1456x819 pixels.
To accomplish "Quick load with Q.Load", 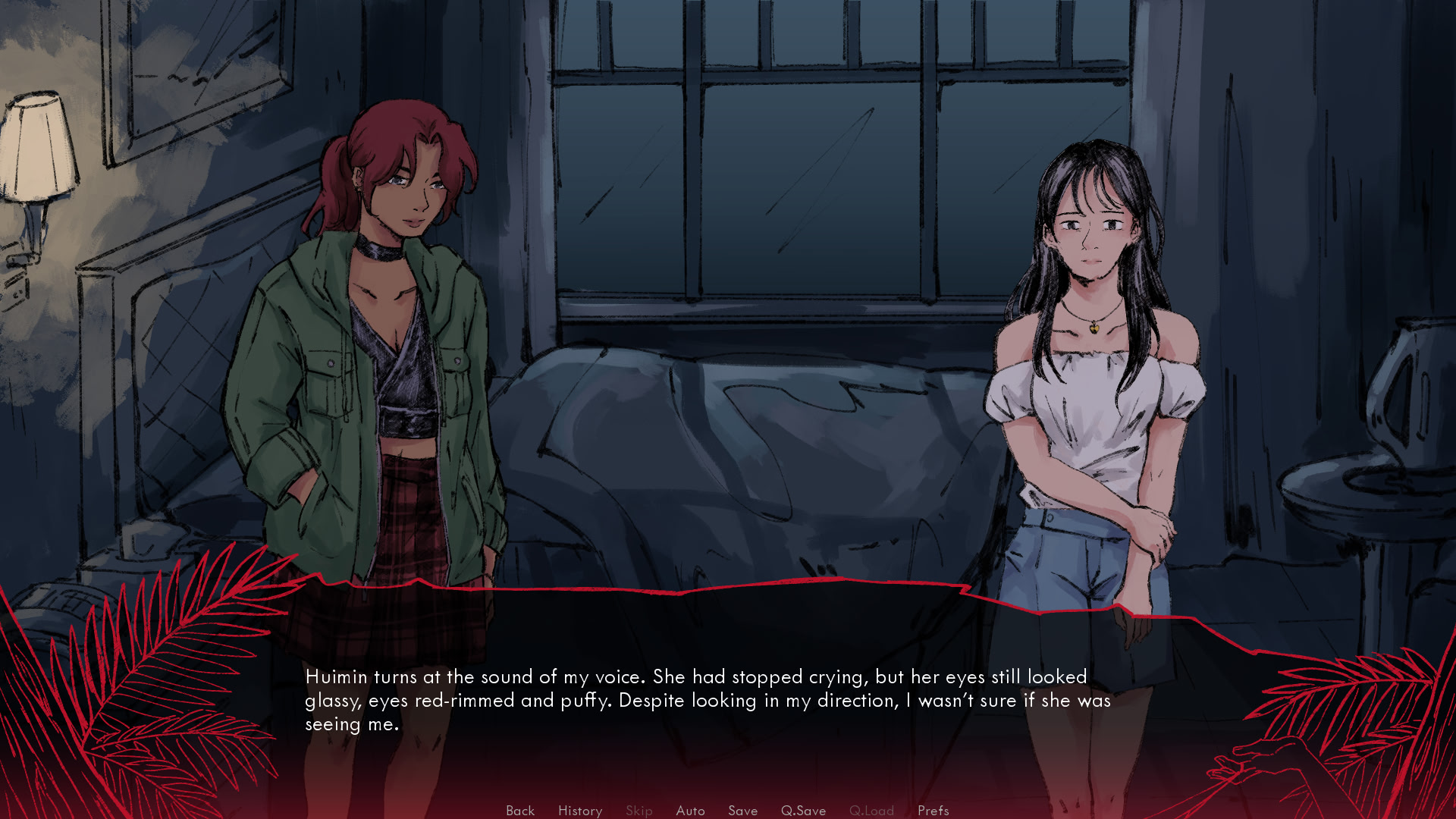I will [x=871, y=810].
